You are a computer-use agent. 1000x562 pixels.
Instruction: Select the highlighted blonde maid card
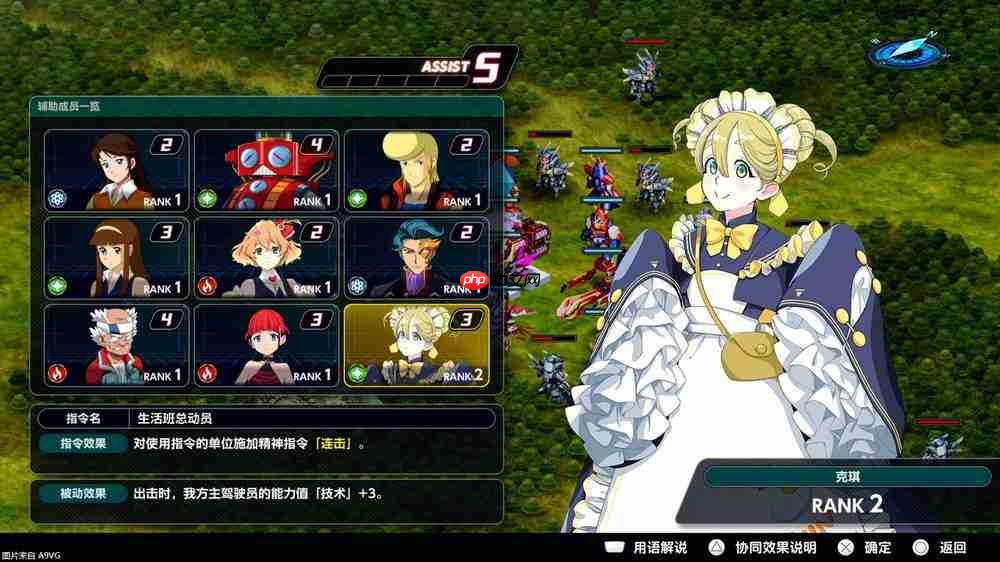pyautogui.click(x=416, y=345)
